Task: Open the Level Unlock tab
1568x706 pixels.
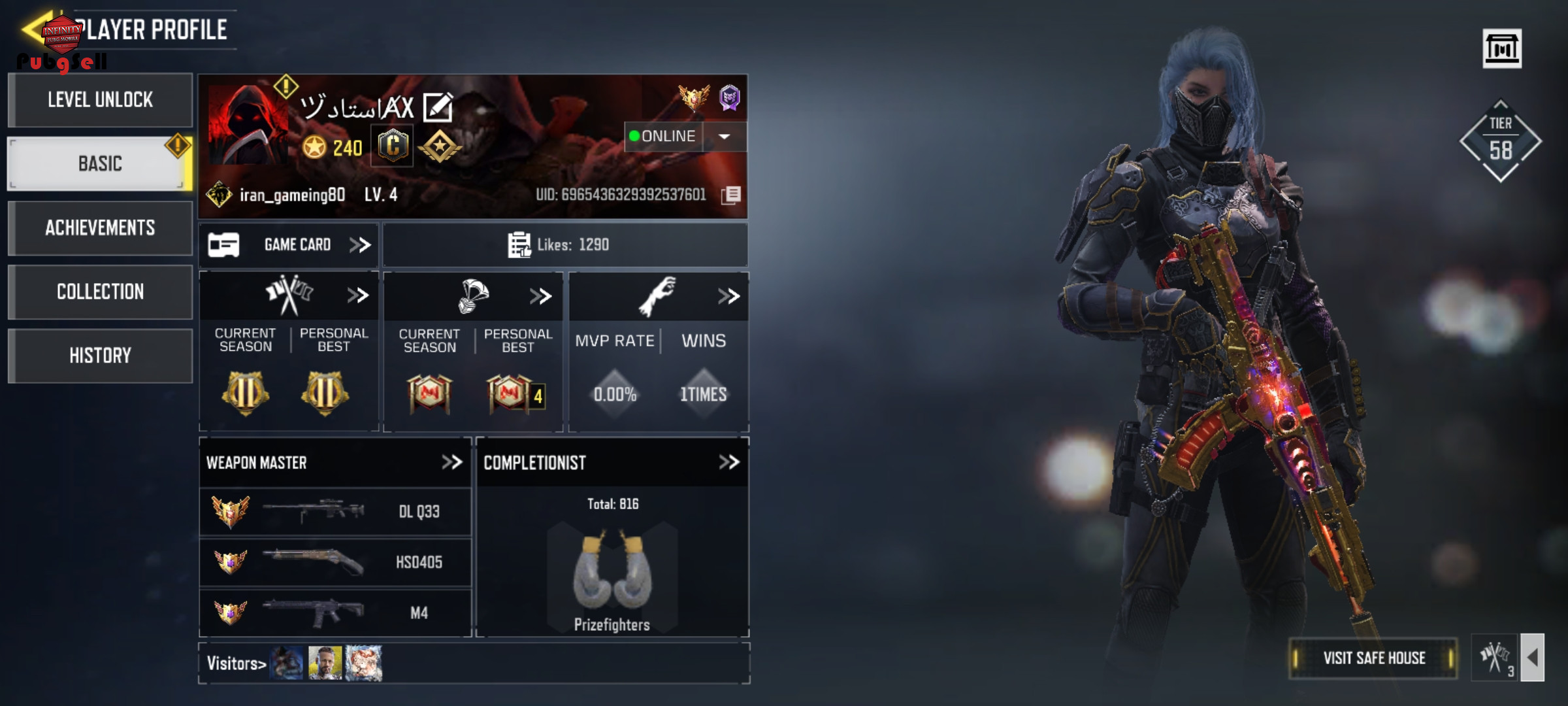Action: 100,100
